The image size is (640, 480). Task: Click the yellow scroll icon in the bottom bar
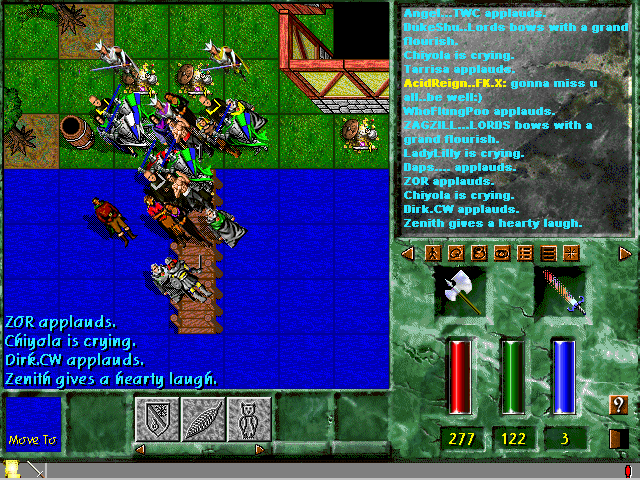point(12,469)
